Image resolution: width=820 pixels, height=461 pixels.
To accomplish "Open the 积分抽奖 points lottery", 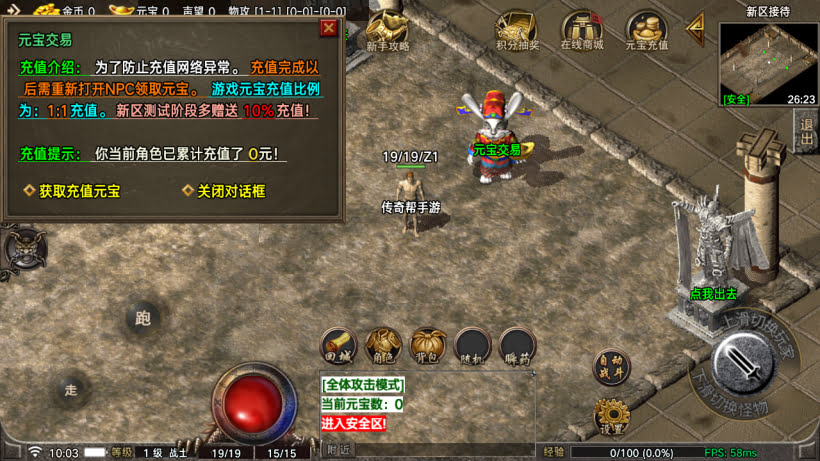I will (517, 31).
